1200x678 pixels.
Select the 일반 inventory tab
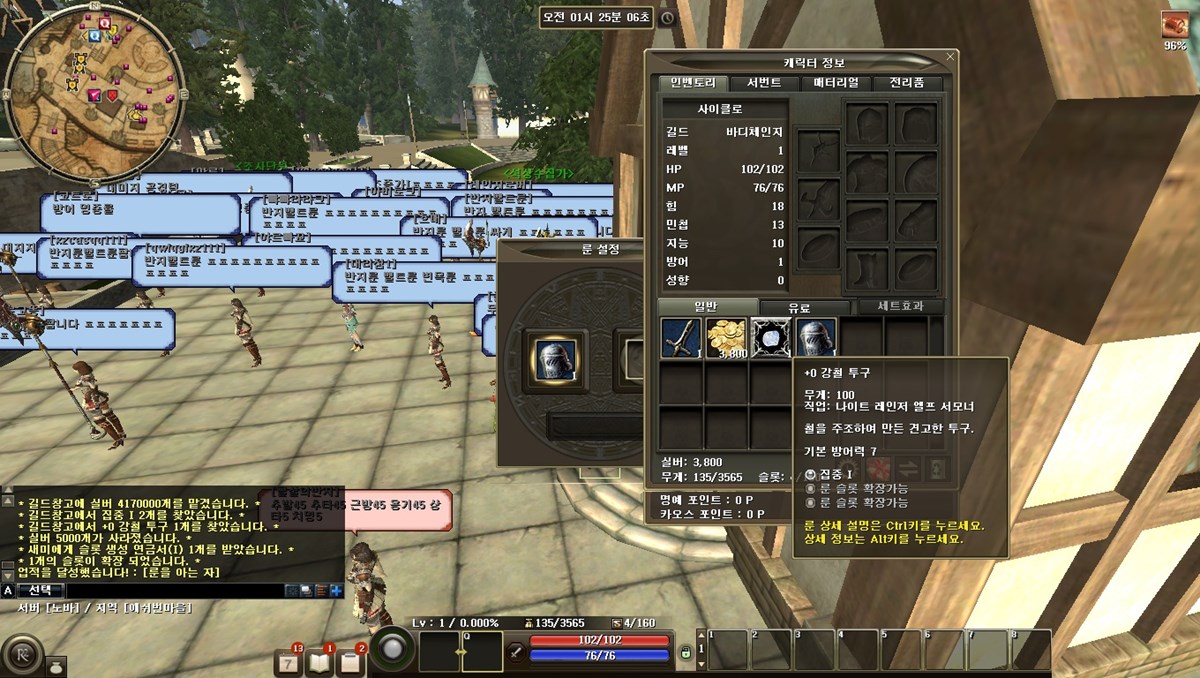pos(706,307)
